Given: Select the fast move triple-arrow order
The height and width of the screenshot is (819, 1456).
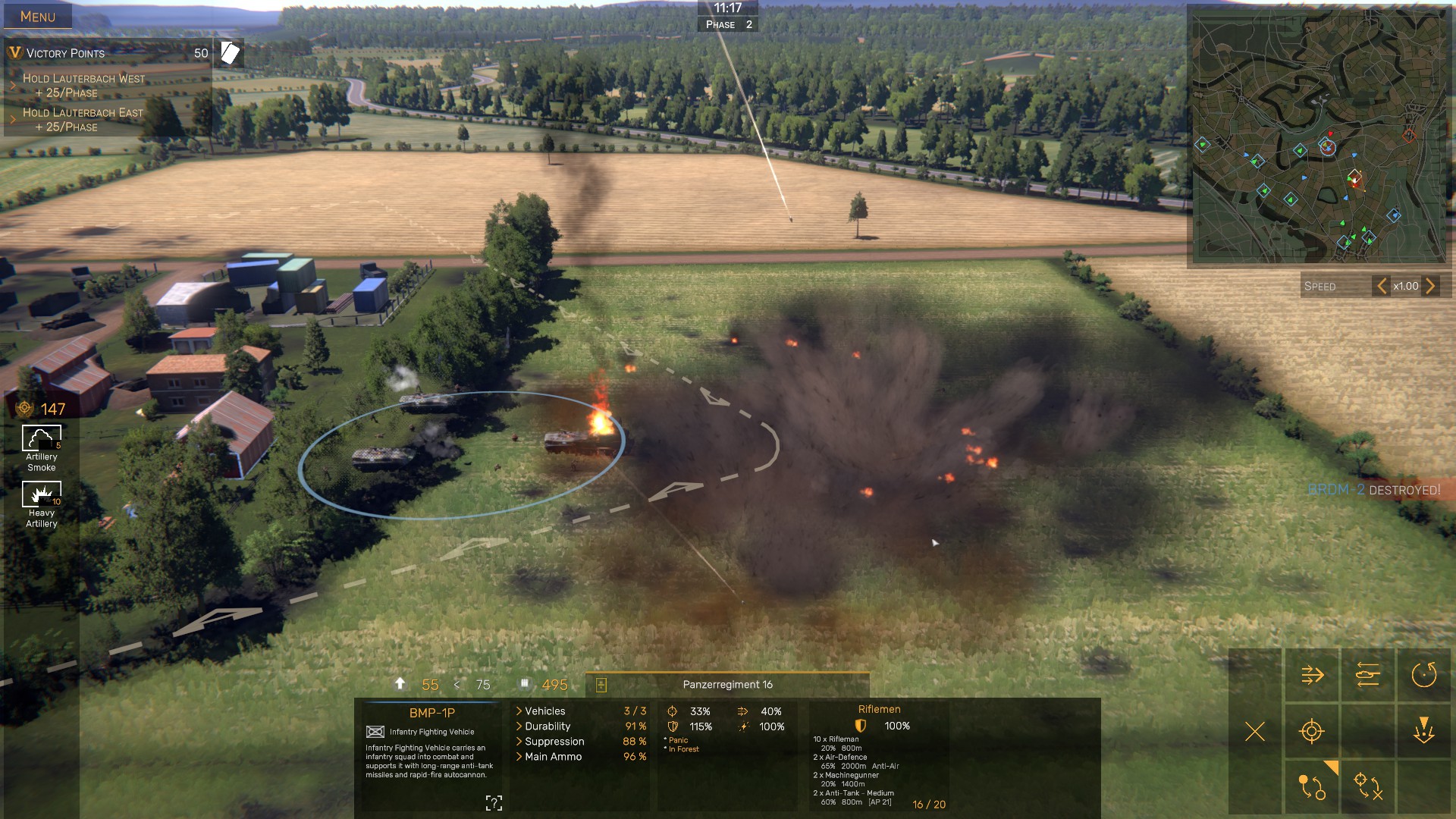Looking at the screenshot, I should click(1312, 675).
